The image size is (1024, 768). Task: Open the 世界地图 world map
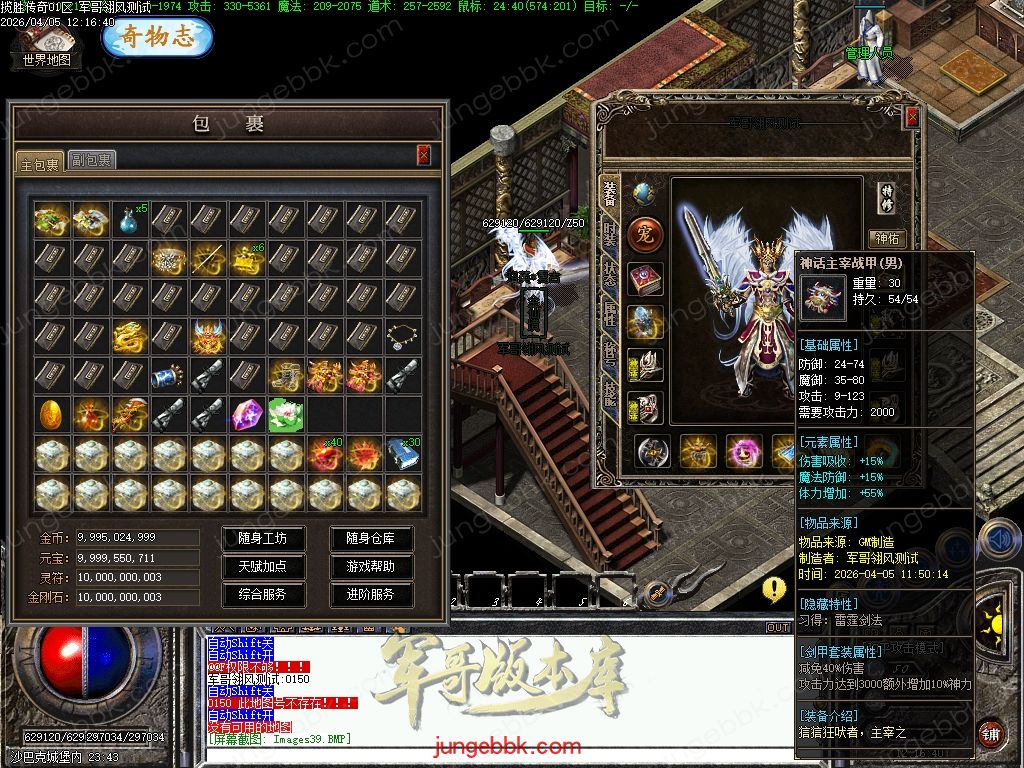[x=48, y=47]
